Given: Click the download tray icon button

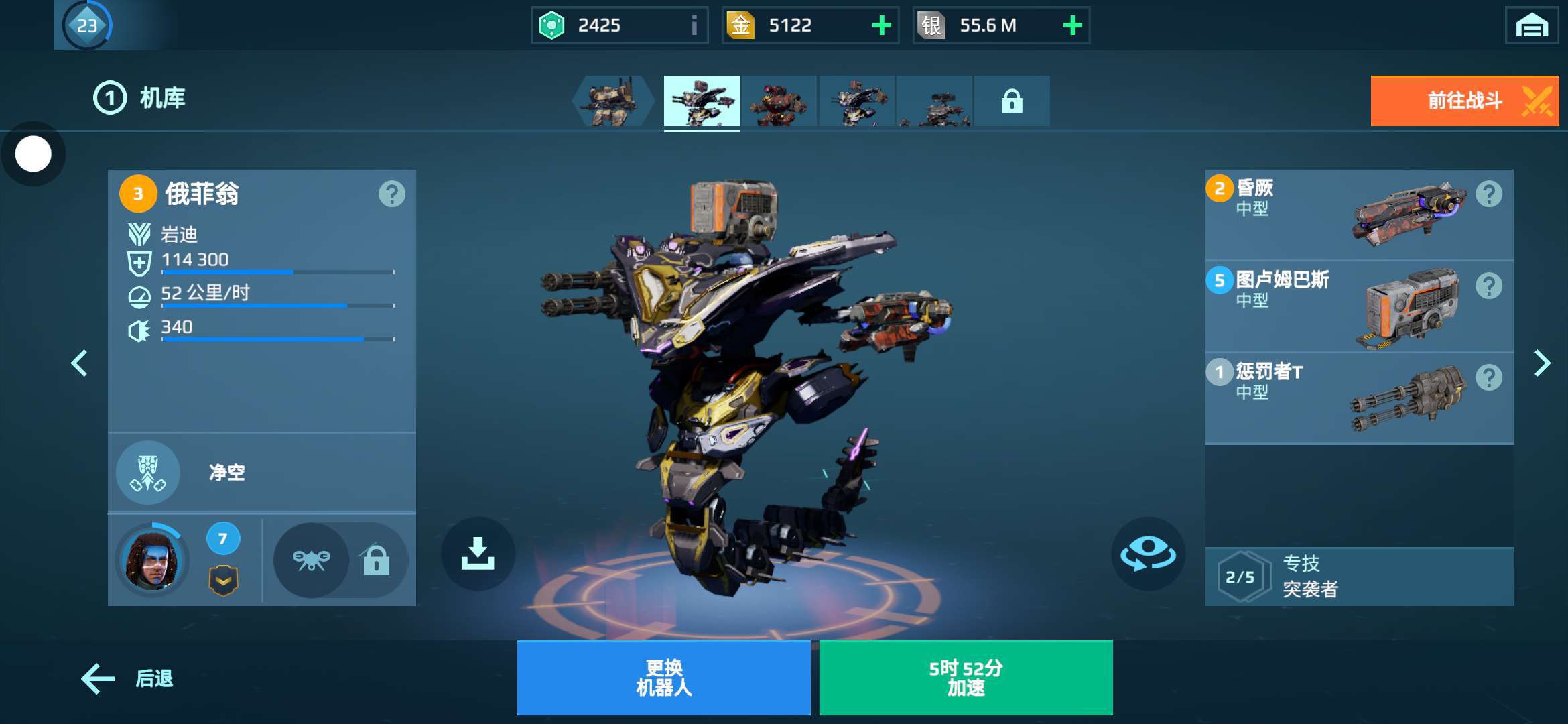Looking at the screenshot, I should click(x=478, y=554).
